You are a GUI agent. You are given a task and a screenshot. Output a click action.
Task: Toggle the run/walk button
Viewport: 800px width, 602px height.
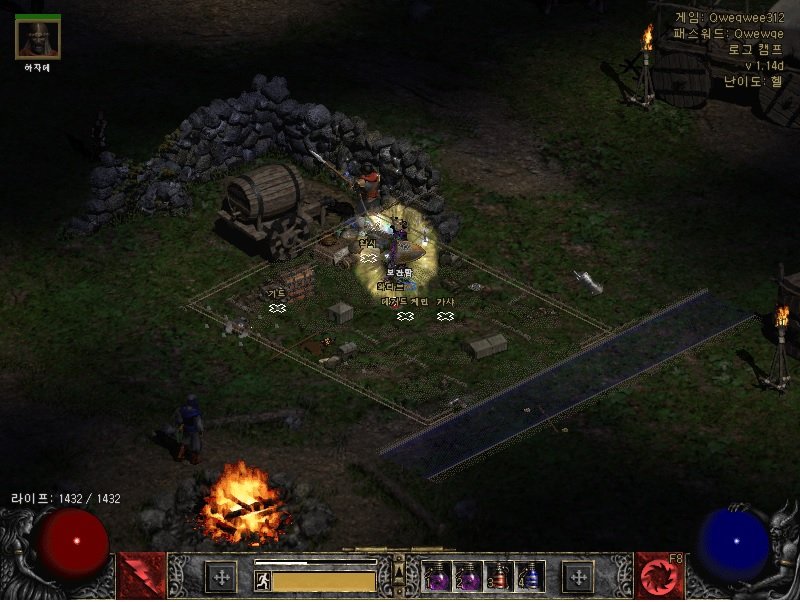pyautogui.click(x=262, y=580)
